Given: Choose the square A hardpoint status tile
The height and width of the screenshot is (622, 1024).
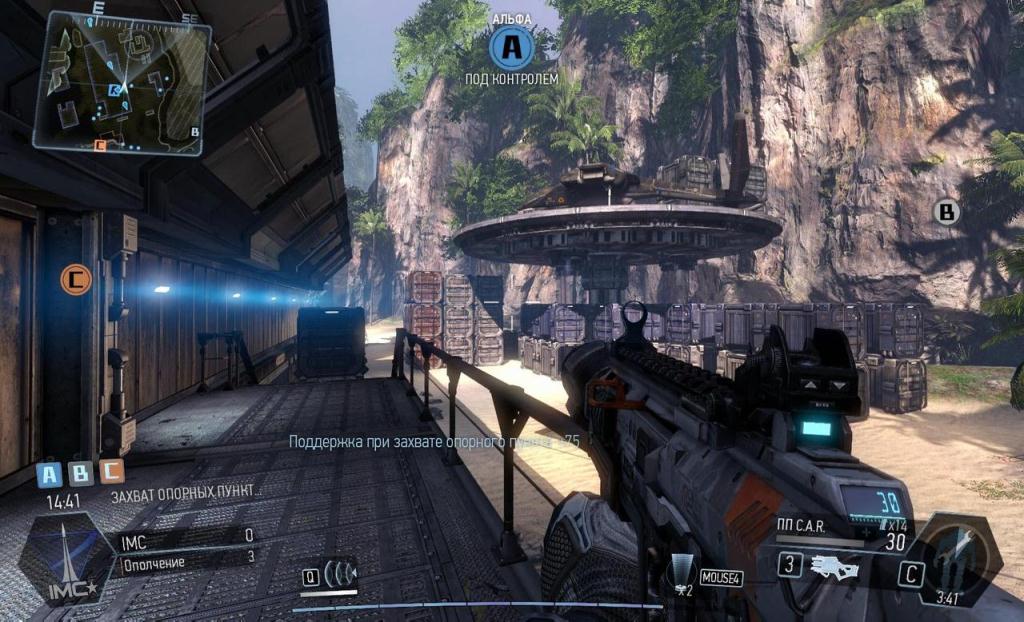Looking at the screenshot, I should tap(50, 473).
